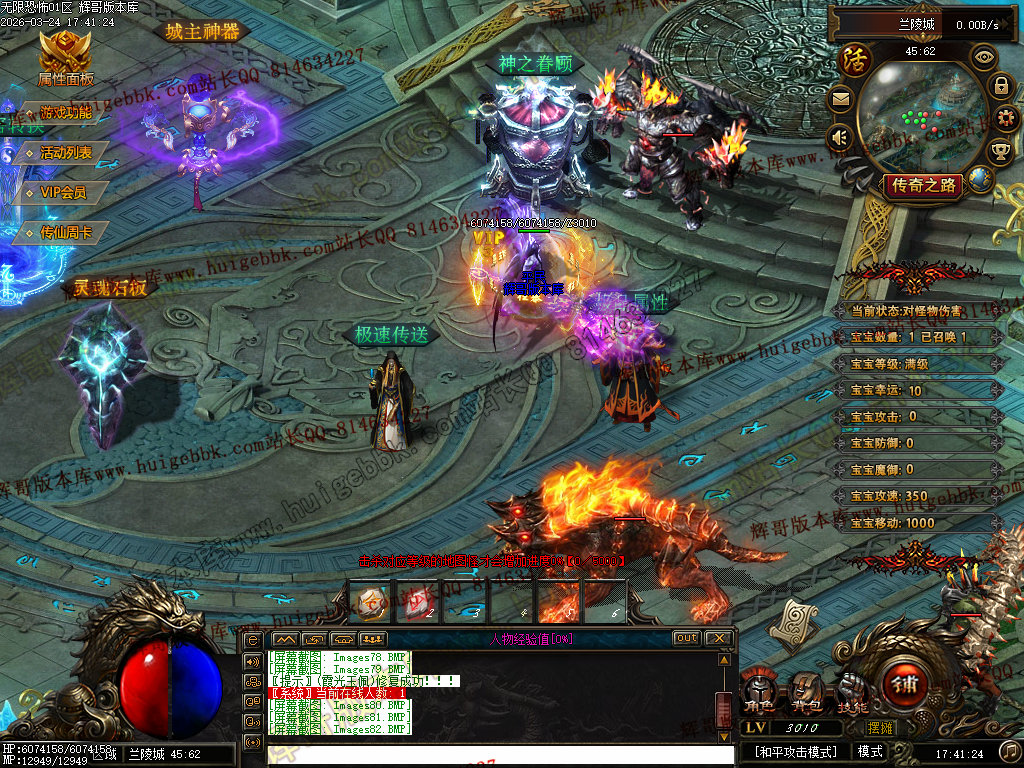Open the world map globe icon

[981, 179]
